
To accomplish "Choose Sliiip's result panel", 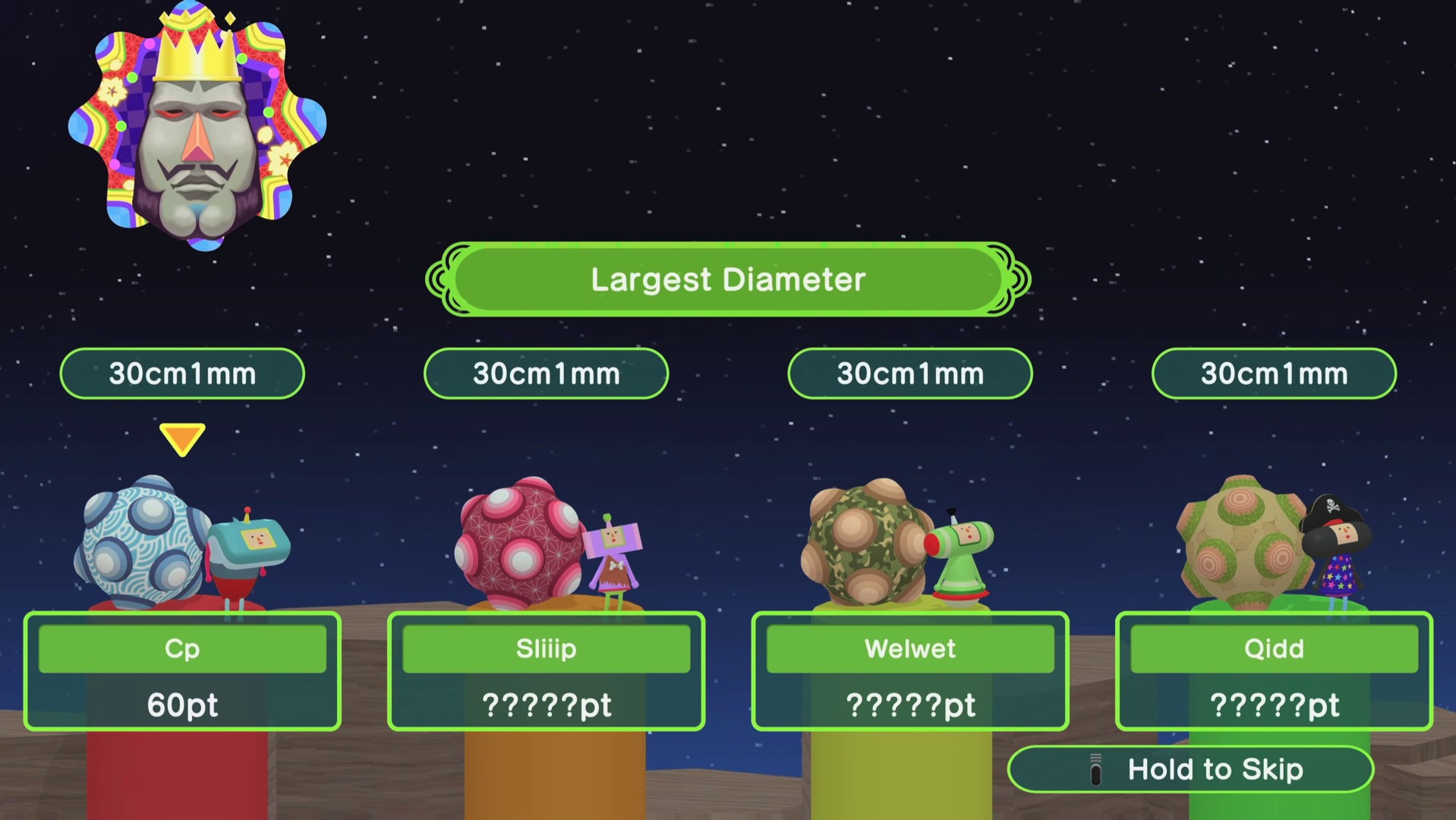I will [546, 671].
